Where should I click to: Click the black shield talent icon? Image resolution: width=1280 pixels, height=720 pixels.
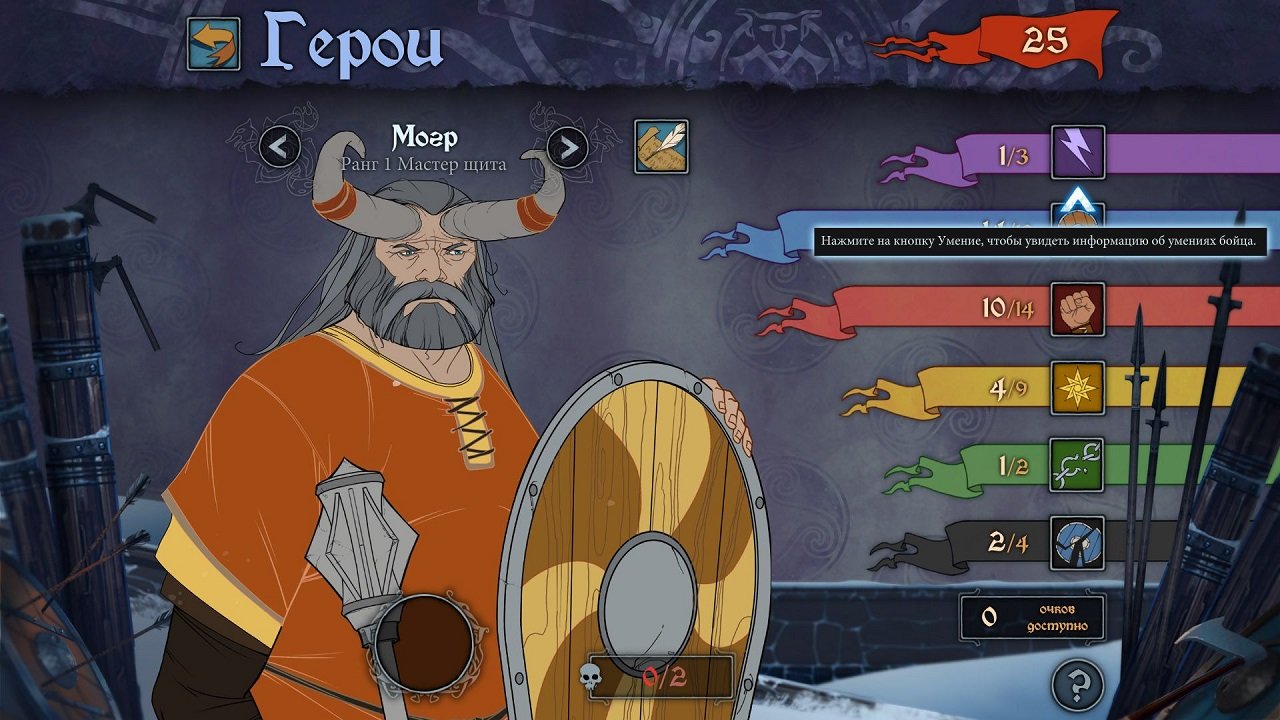[x=1077, y=542]
